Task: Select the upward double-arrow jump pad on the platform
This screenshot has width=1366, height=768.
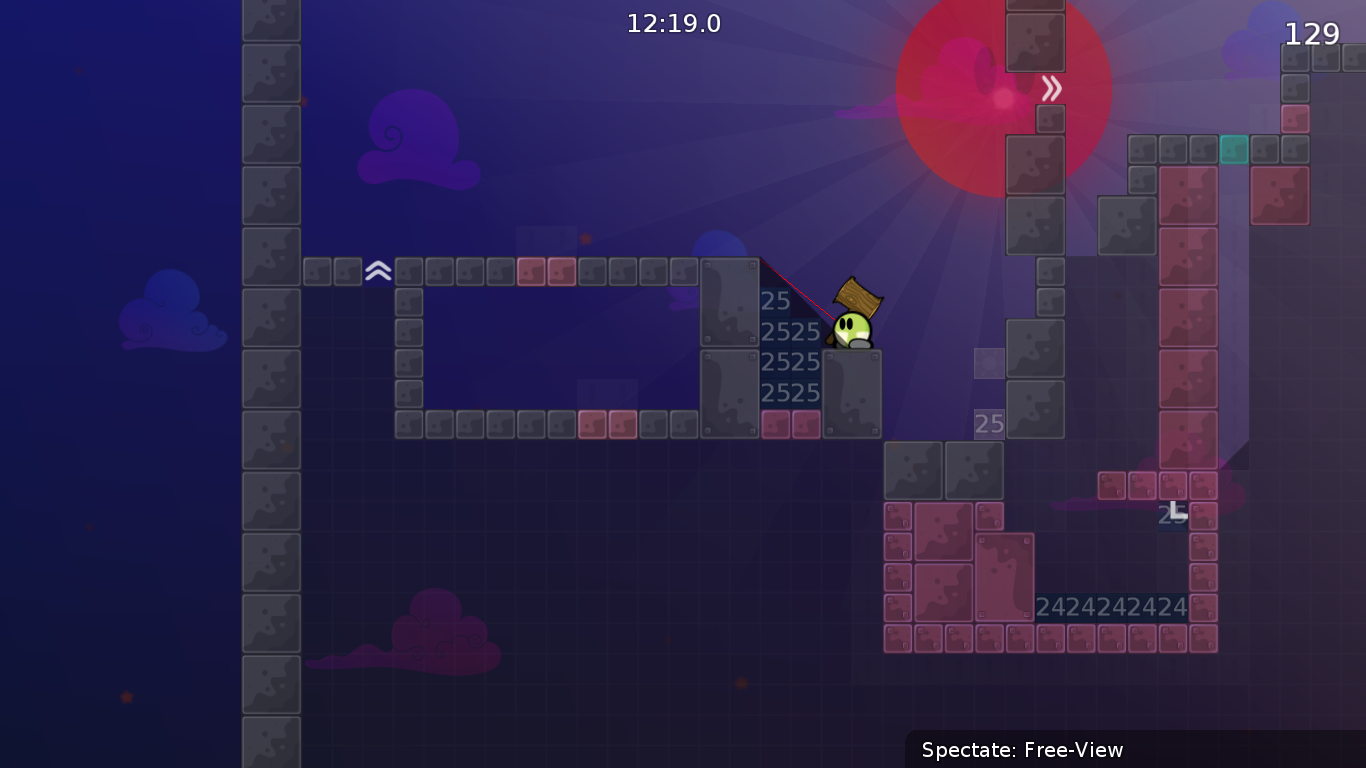Action: (x=378, y=269)
